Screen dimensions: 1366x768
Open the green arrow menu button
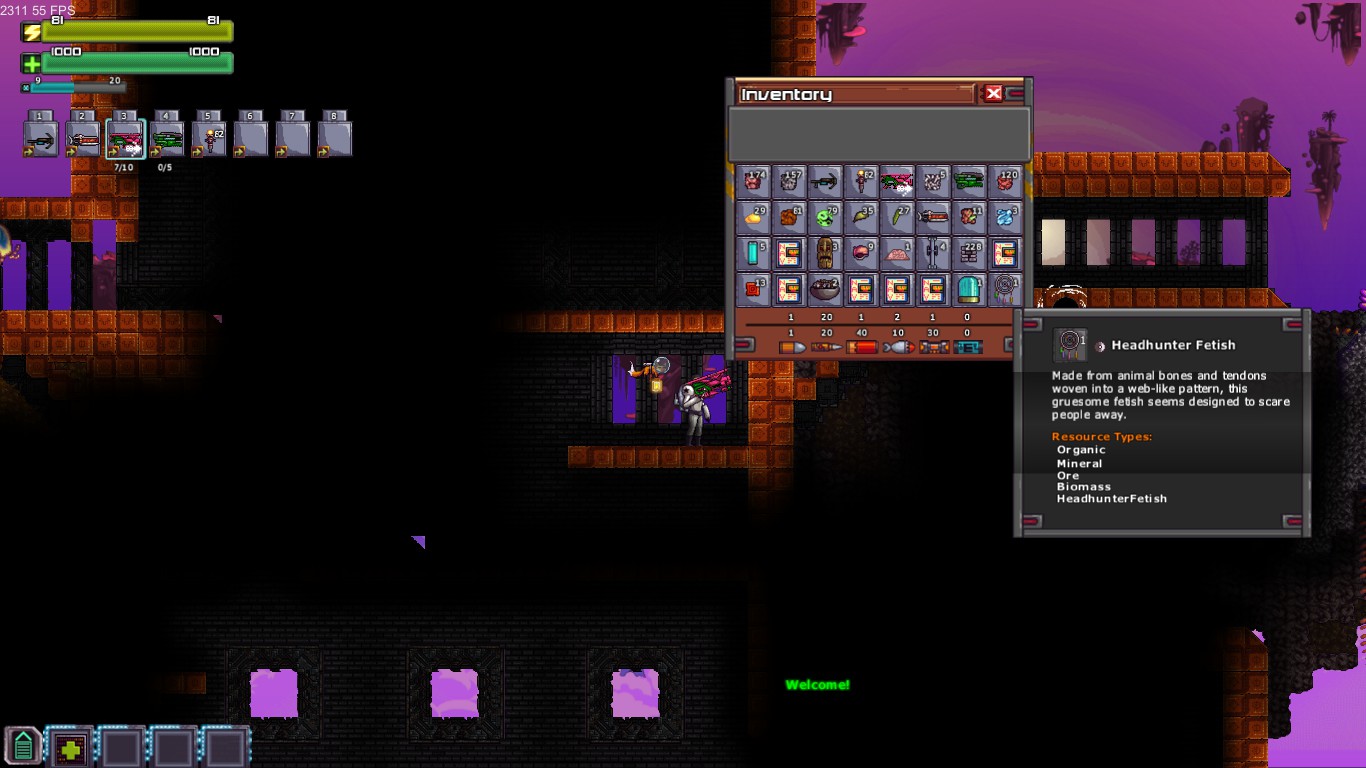[x=23, y=746]
